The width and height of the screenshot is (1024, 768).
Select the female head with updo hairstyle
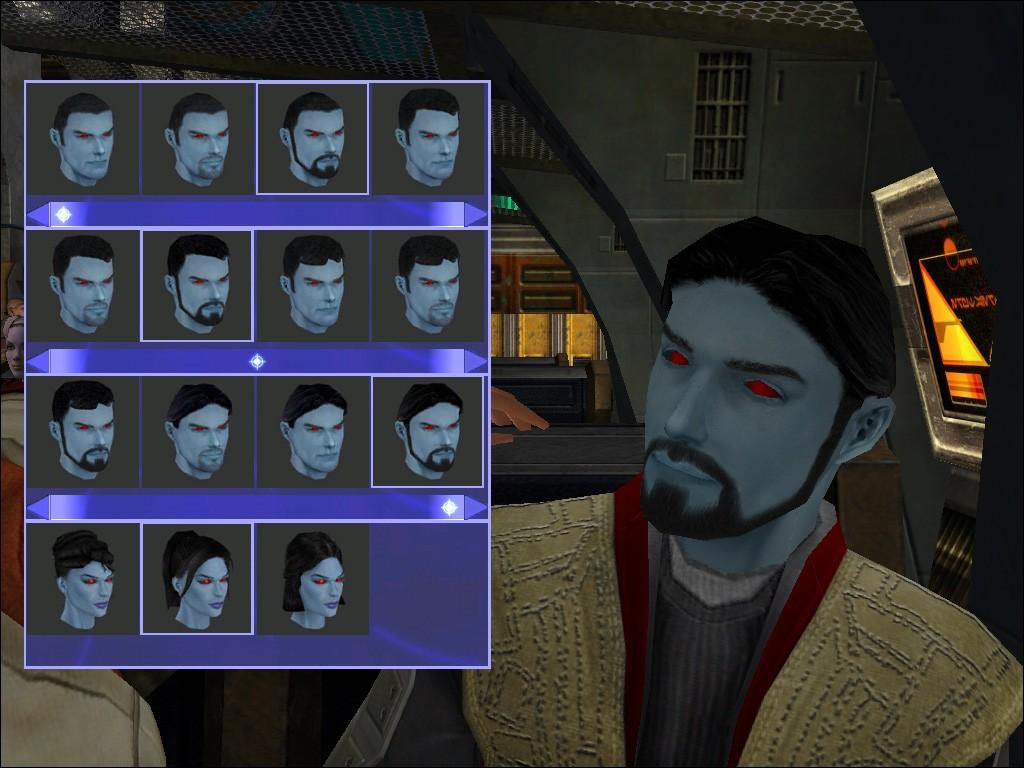click(x=82, y=579)
